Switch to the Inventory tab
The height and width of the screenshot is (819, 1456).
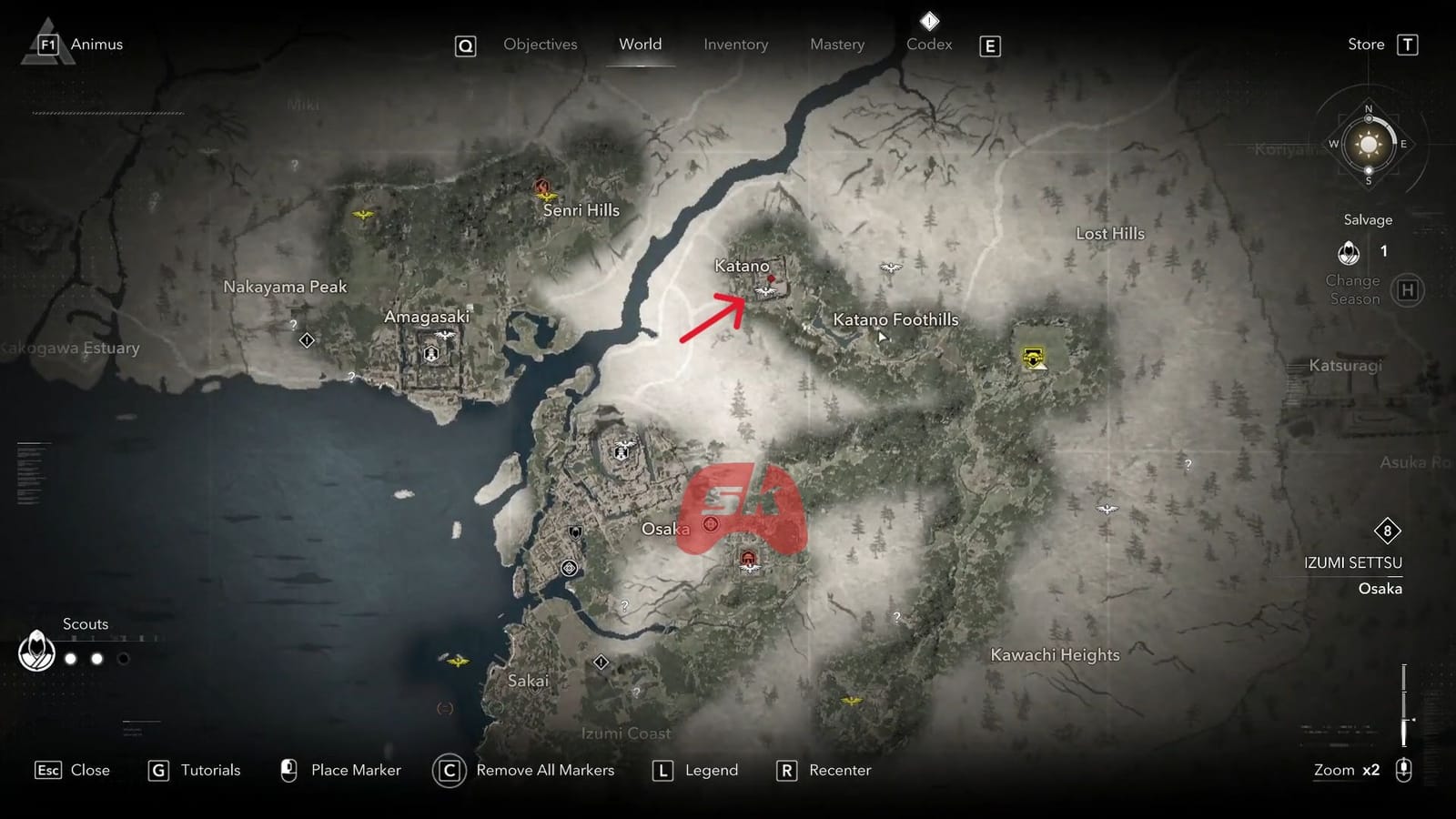pyautogui.click(x=735, y=44)
